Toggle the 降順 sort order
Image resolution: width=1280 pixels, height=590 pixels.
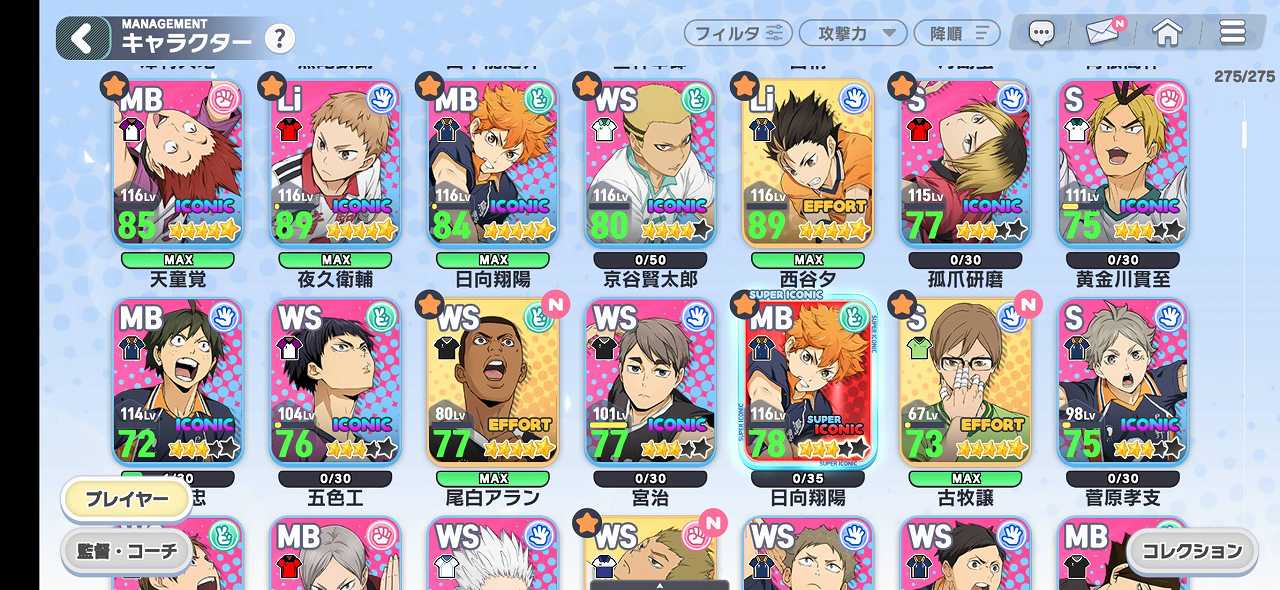click(957, 33)
